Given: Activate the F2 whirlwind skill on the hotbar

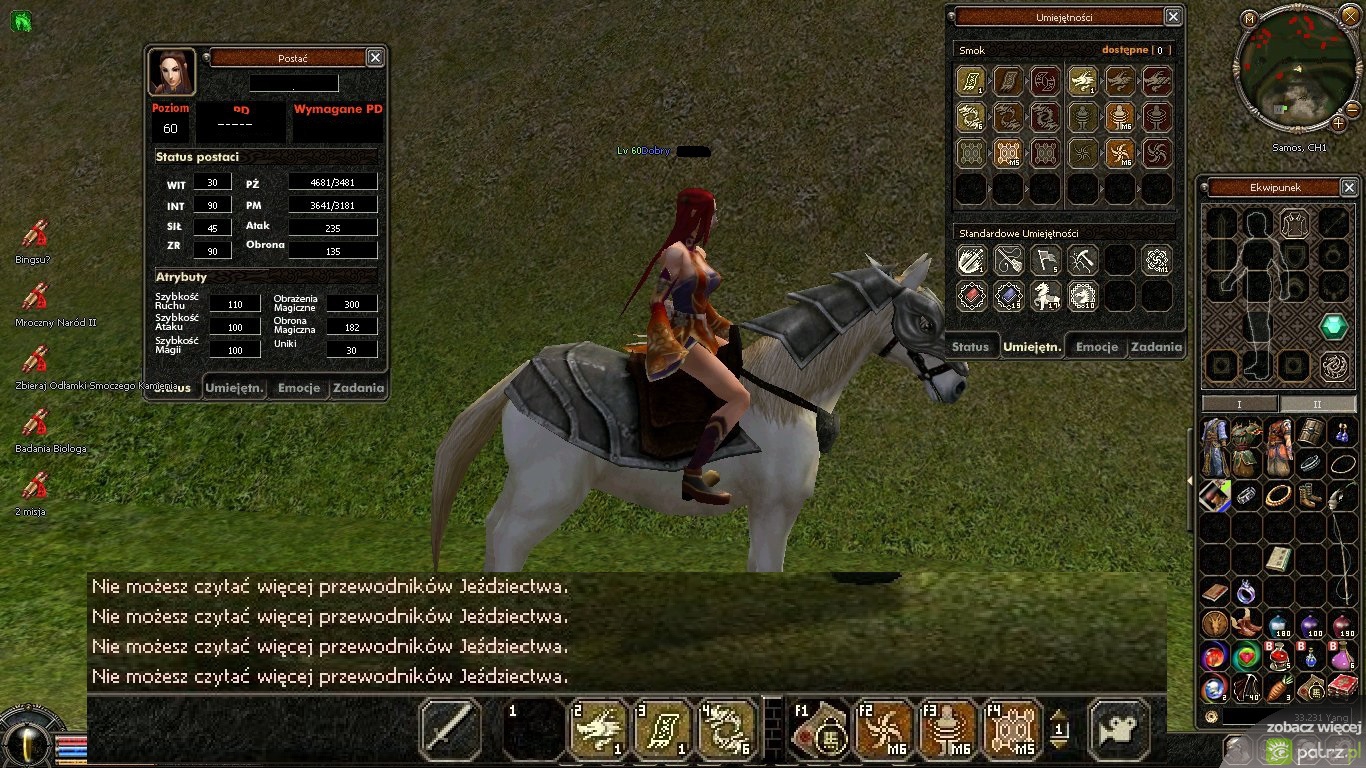Looking at the screenshot, I should click(x=884, y=729).
